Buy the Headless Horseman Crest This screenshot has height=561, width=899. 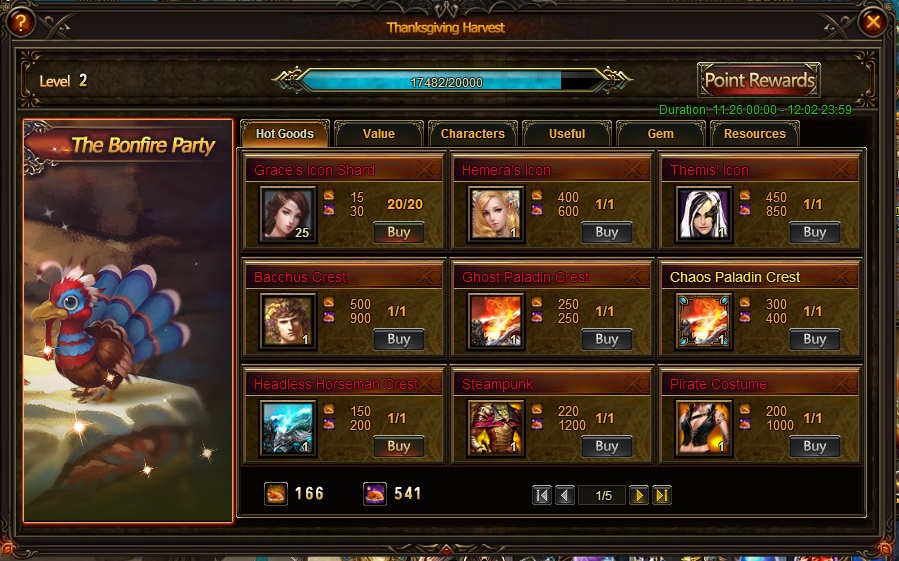click(x=399, y=446)
